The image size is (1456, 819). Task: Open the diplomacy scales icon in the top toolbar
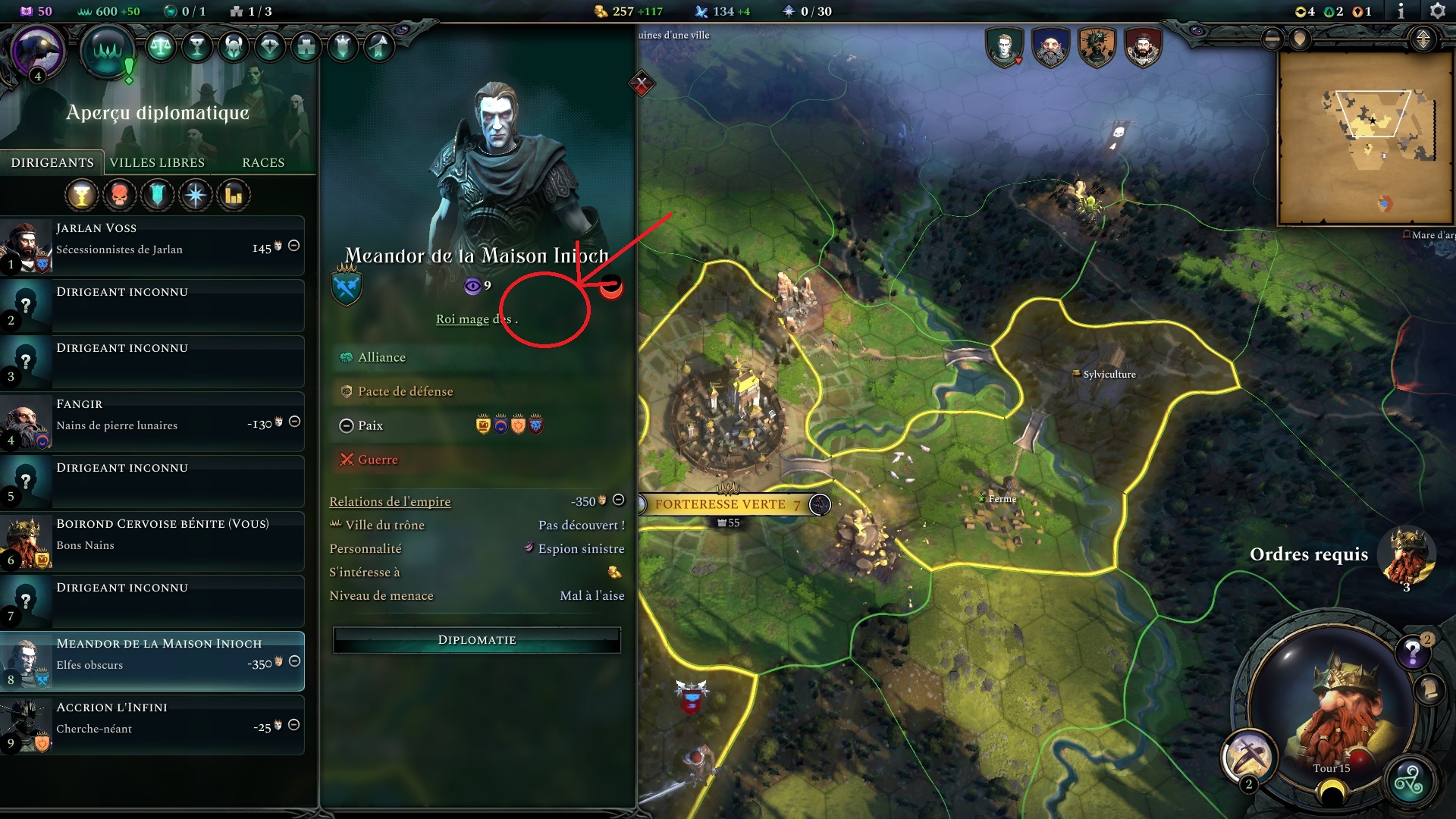tap(162, 48)
